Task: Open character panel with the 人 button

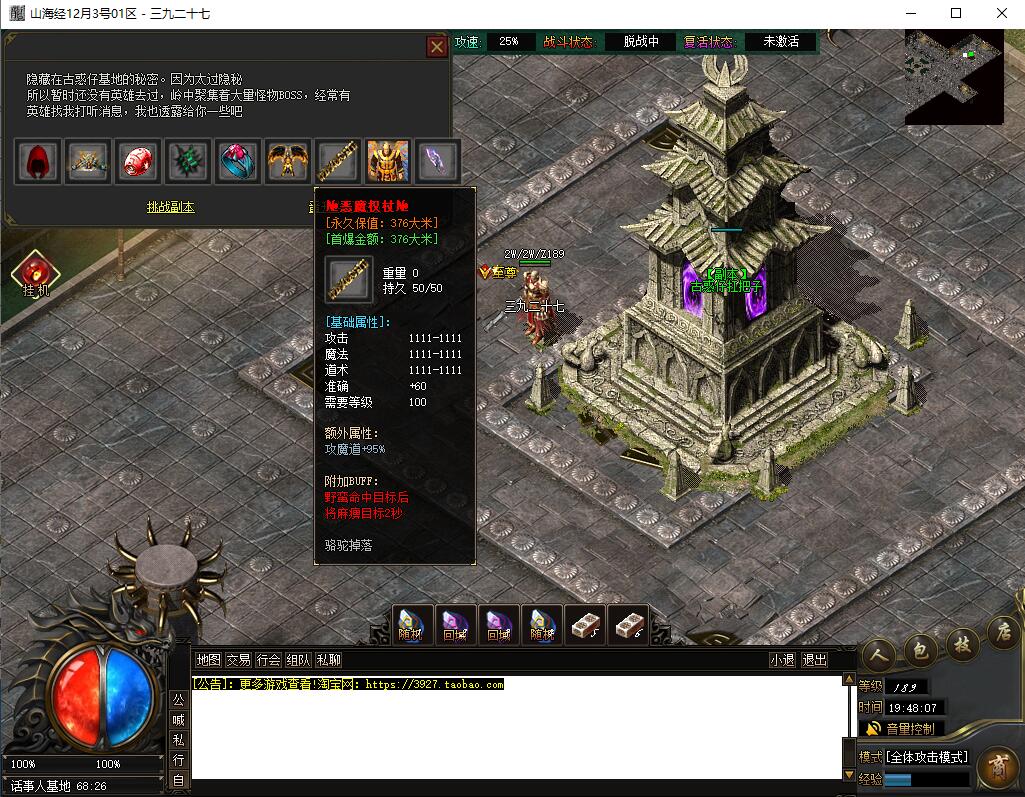Action: 877,651
